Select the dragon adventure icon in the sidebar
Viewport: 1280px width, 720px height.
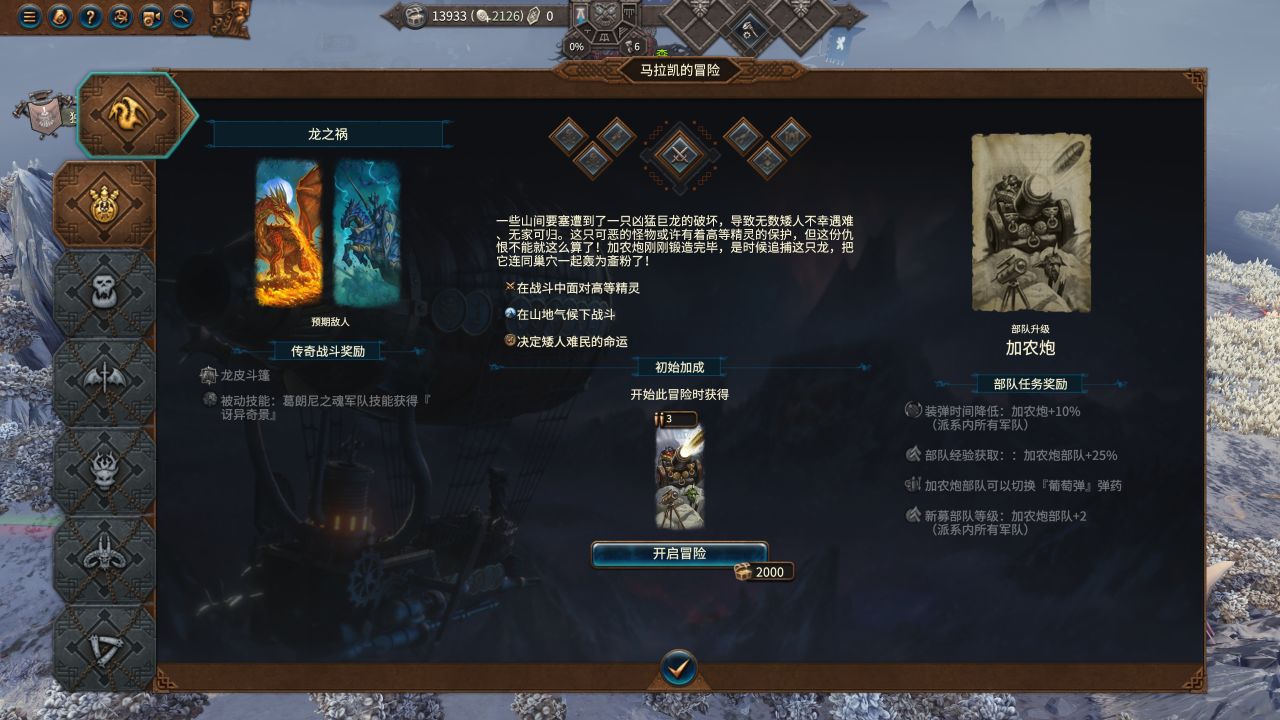[125, 112]
